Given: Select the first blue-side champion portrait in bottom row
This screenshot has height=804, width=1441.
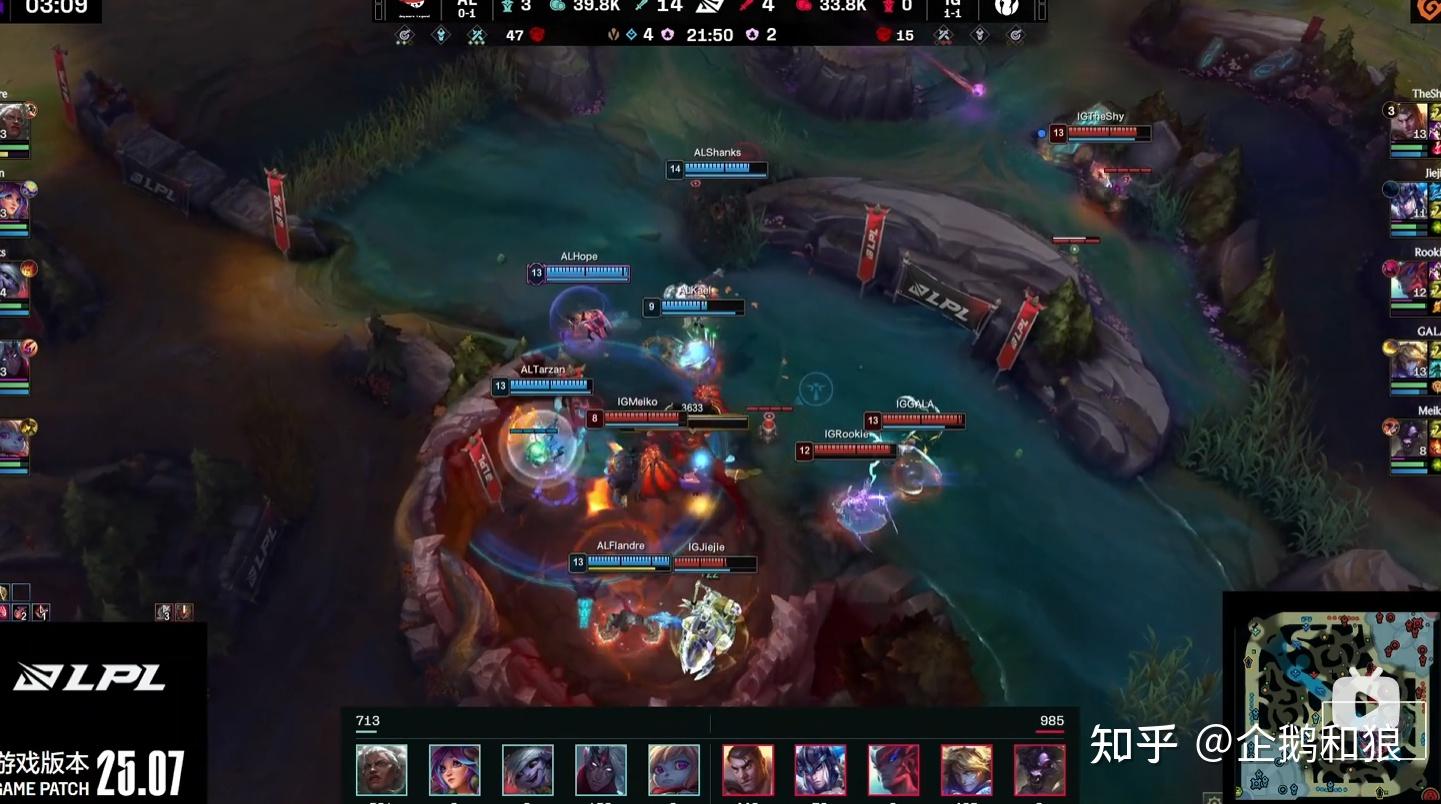Looking at the screenshot, I should pyautogui.click(x=382, y=769).
